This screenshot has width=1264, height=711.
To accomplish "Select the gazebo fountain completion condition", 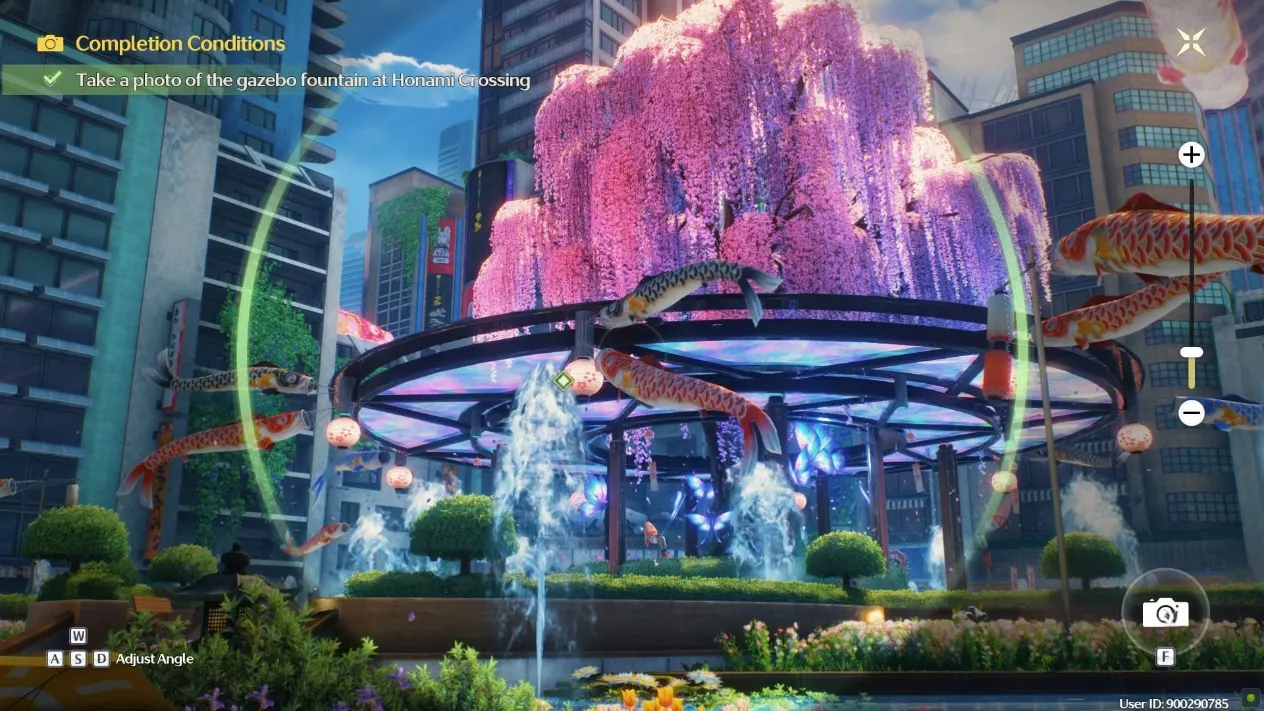I will [302, 80].
